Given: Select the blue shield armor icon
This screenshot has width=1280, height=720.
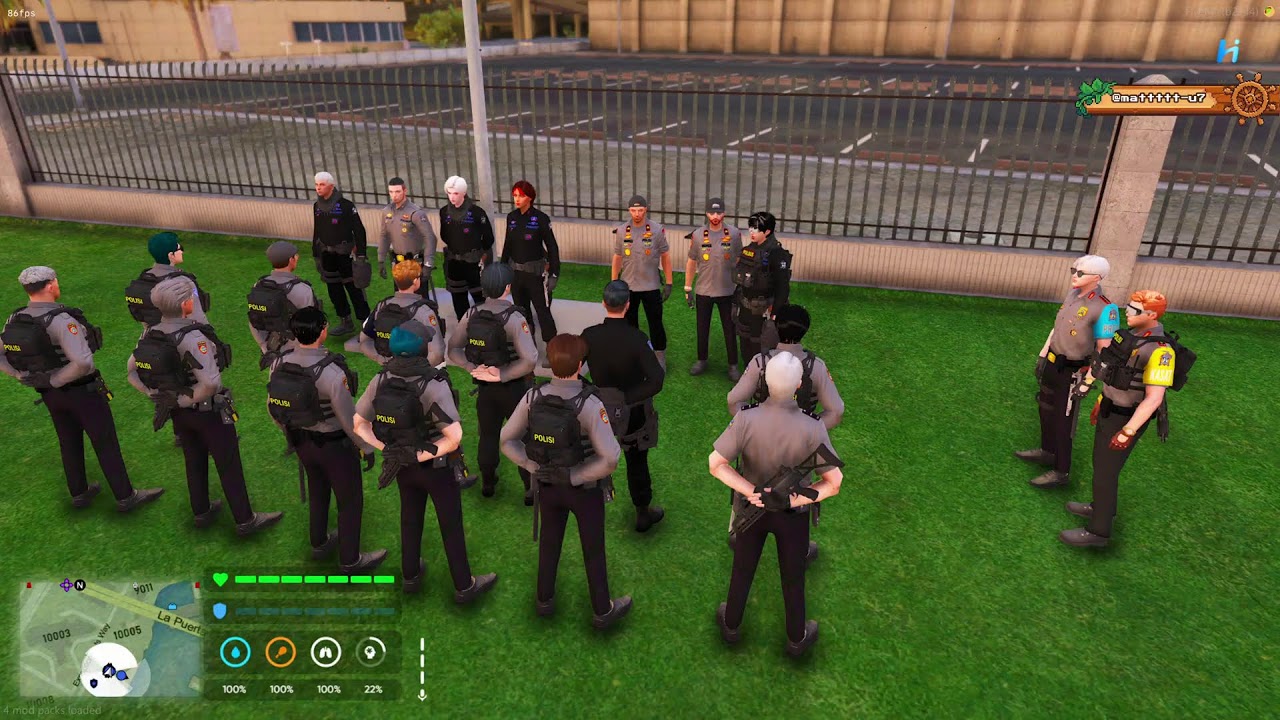Looking at the screenshot, I should (x=219, y=610).
